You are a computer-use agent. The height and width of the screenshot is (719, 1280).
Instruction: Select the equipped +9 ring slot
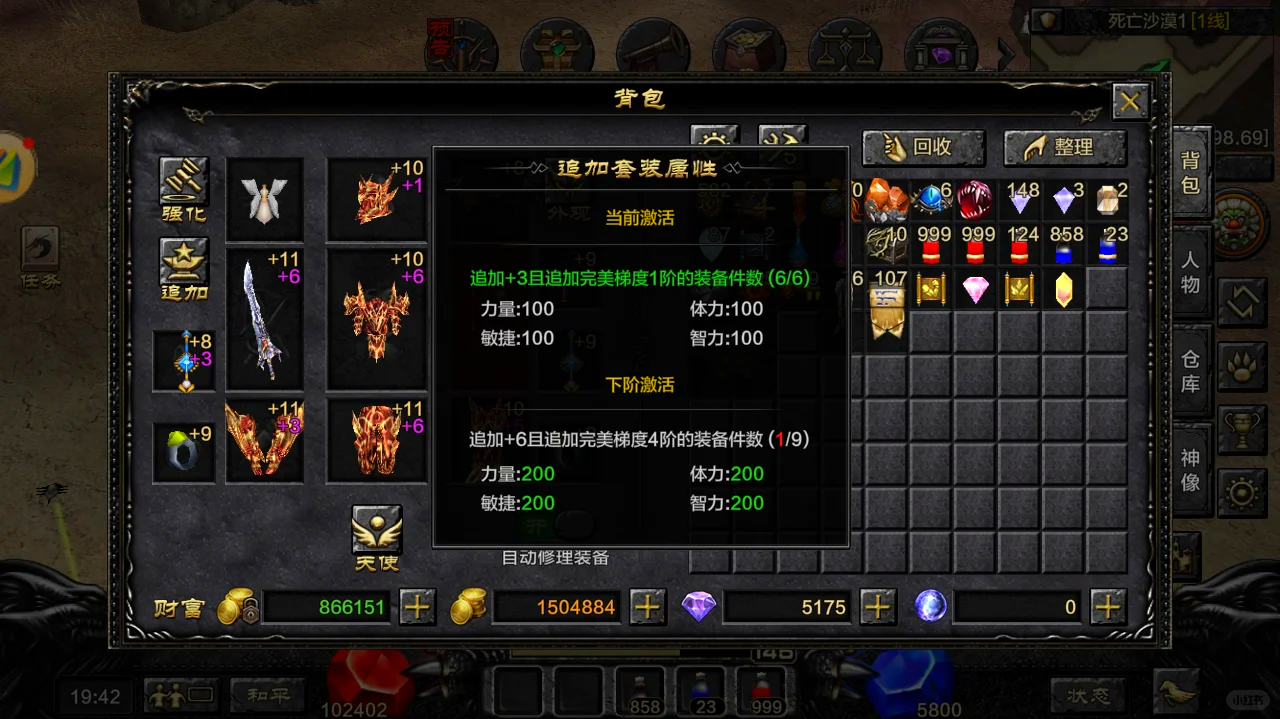(184, 453)
